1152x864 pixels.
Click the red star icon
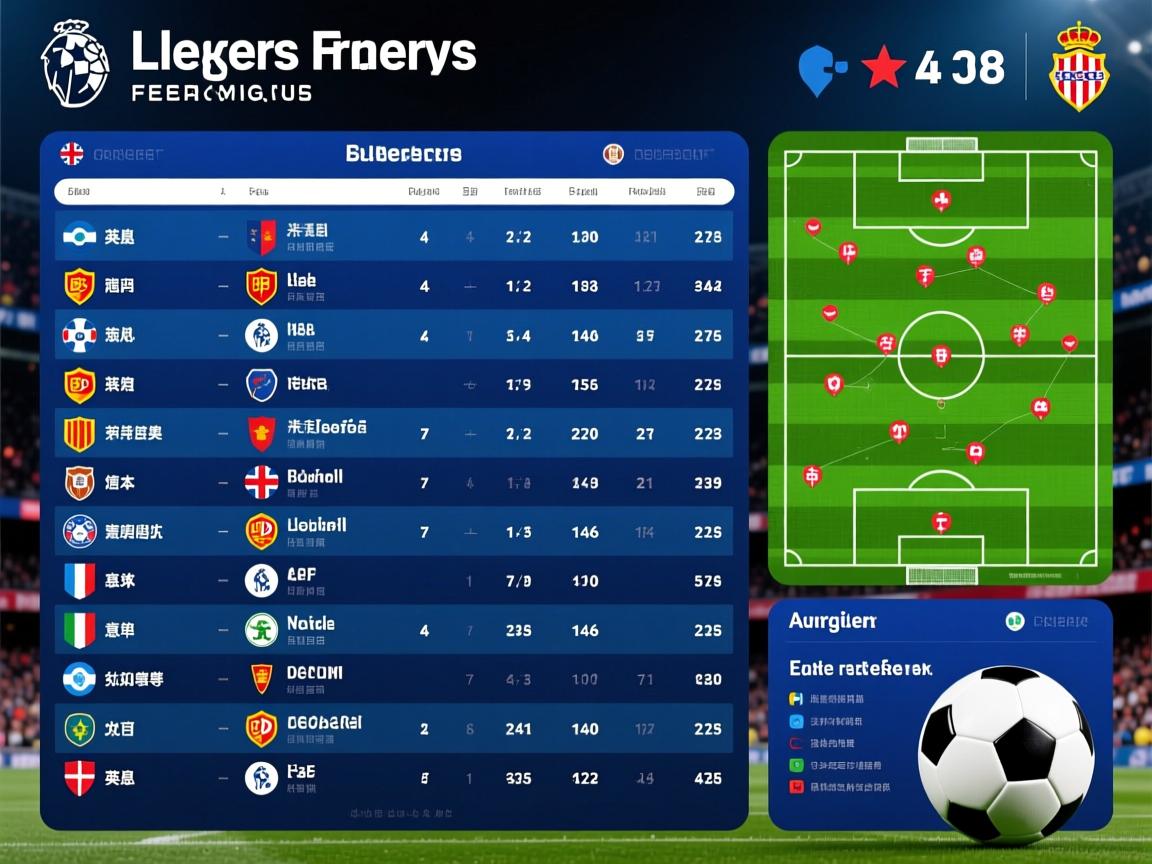883,67
